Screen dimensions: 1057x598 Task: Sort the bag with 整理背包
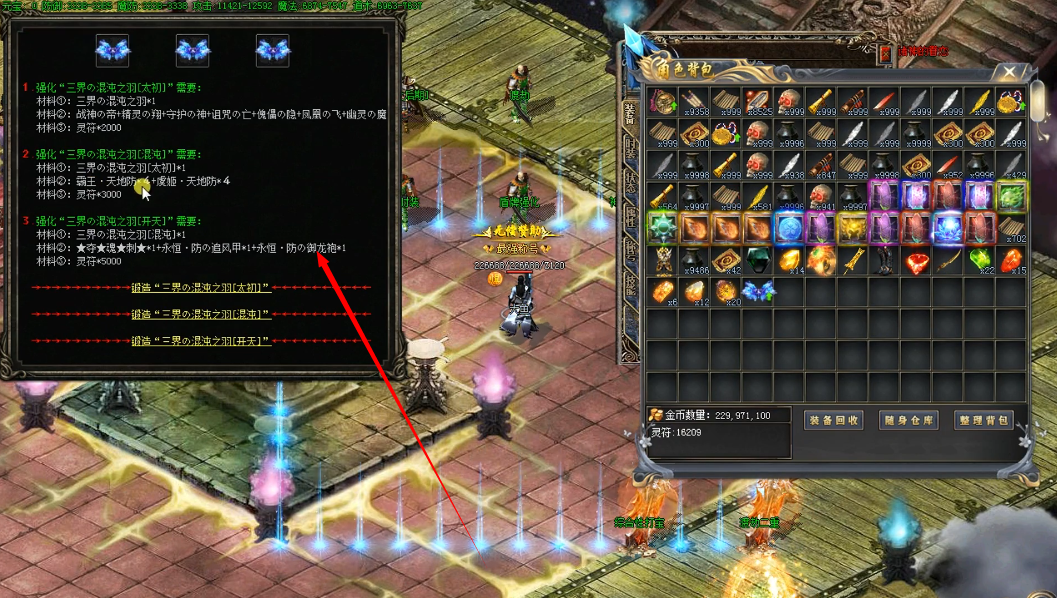(x=984, y=420)
